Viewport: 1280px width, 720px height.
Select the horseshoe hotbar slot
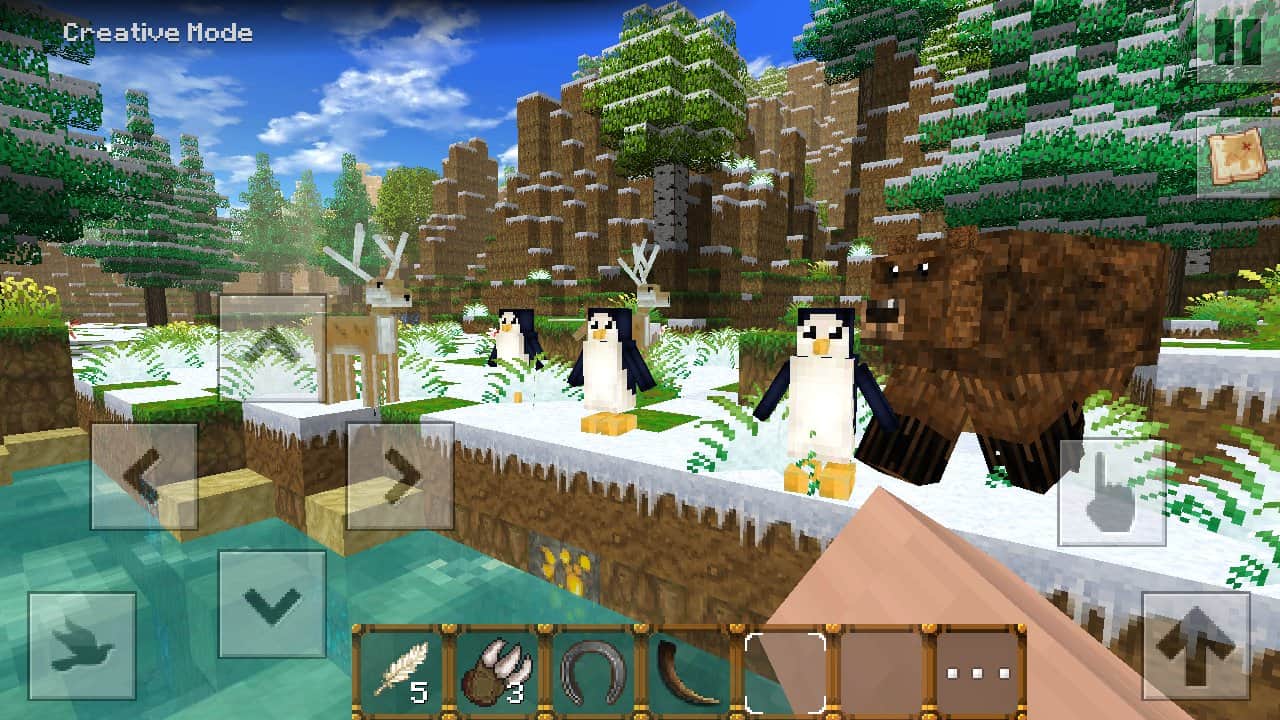coord(593,672)
